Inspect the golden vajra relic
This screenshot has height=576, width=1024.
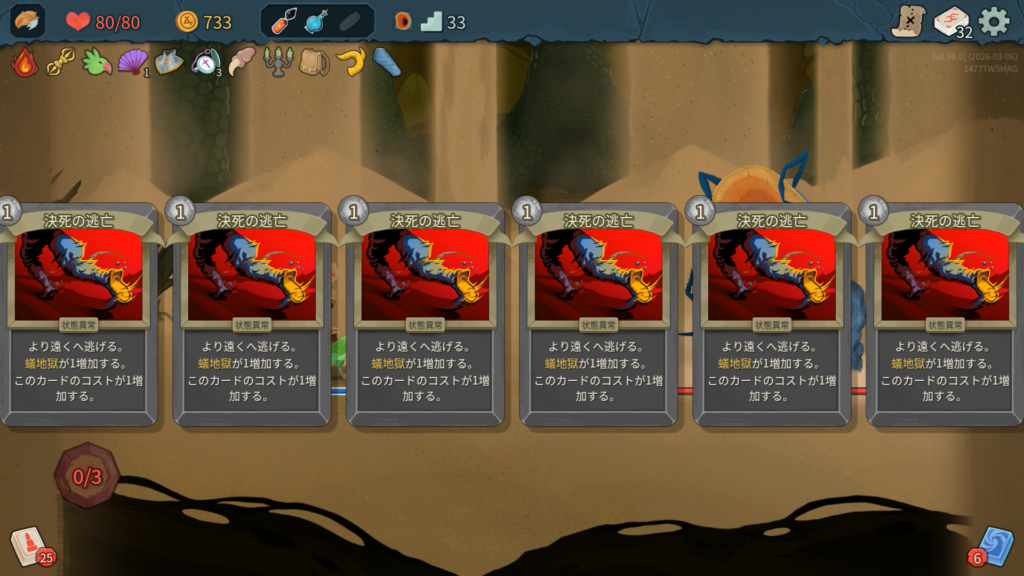click(x=62, y=62)
